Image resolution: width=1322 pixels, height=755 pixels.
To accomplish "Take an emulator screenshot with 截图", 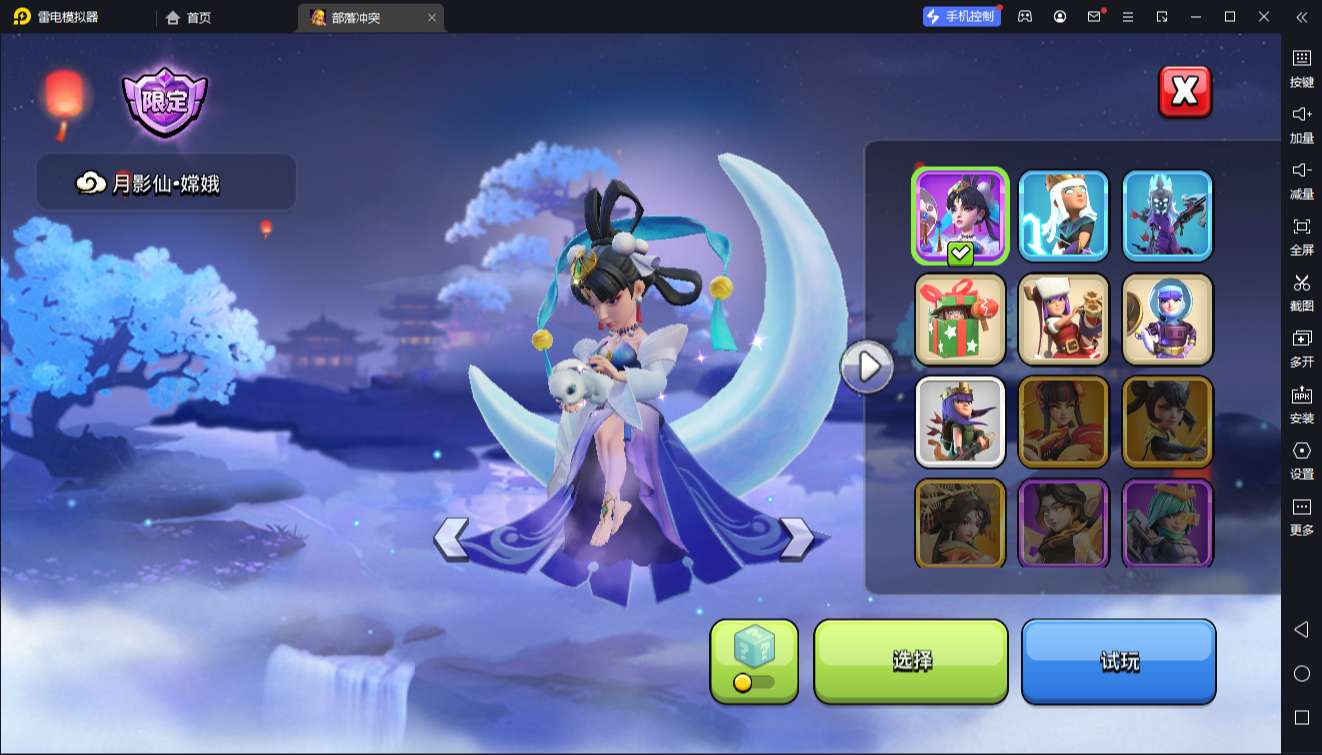I will coord(1301,290).
